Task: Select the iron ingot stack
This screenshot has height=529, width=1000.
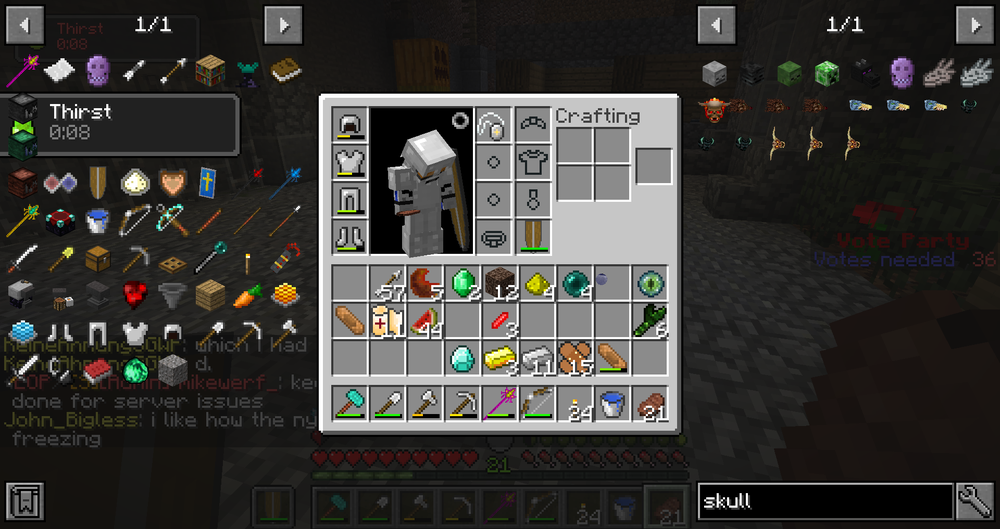Action: [x=537, y=357]
